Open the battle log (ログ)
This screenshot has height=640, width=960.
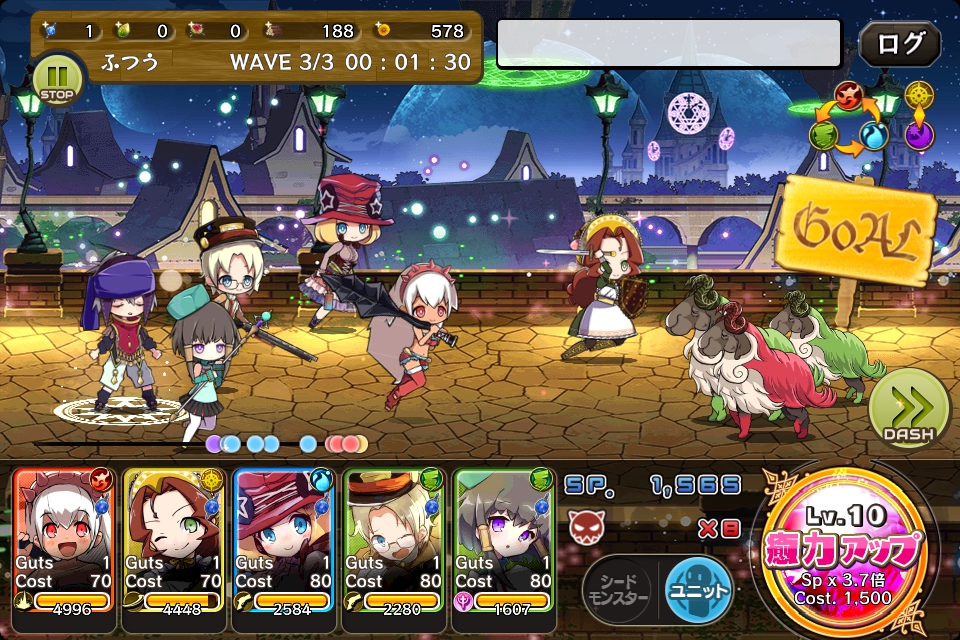(899, 45)
